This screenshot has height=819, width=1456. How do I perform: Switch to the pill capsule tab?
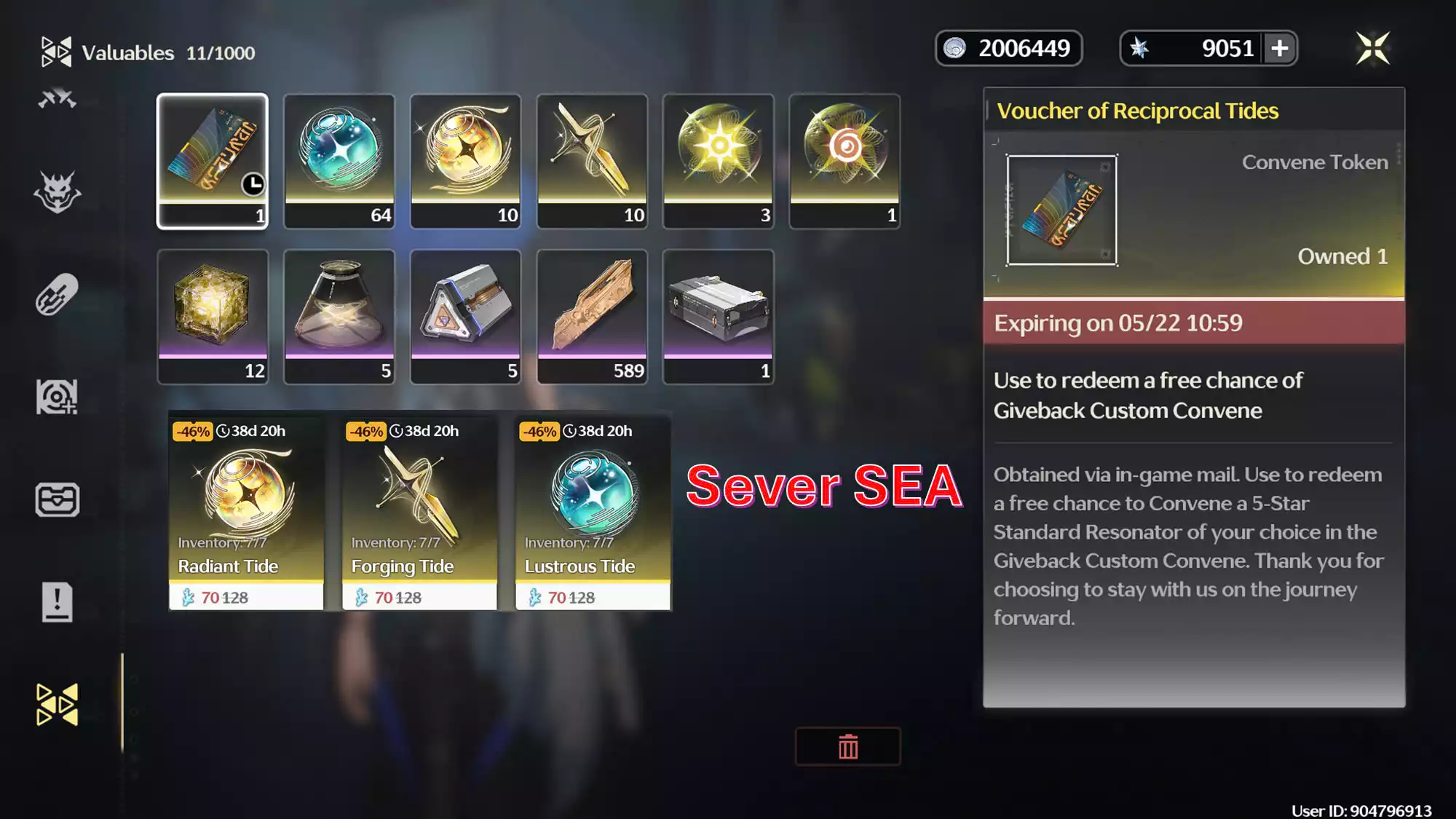(57, 295)
